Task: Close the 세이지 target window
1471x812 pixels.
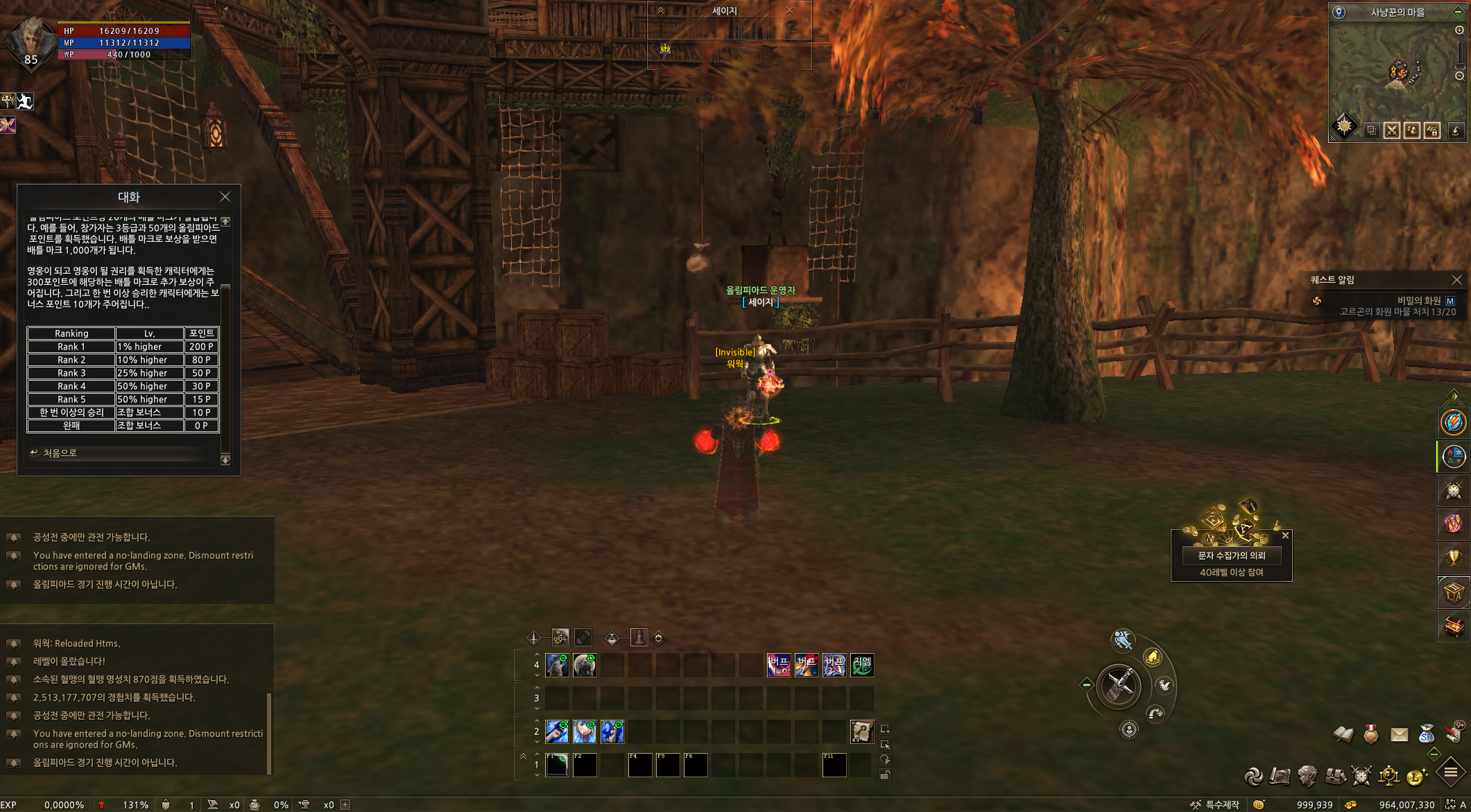Action: [789, 10]
